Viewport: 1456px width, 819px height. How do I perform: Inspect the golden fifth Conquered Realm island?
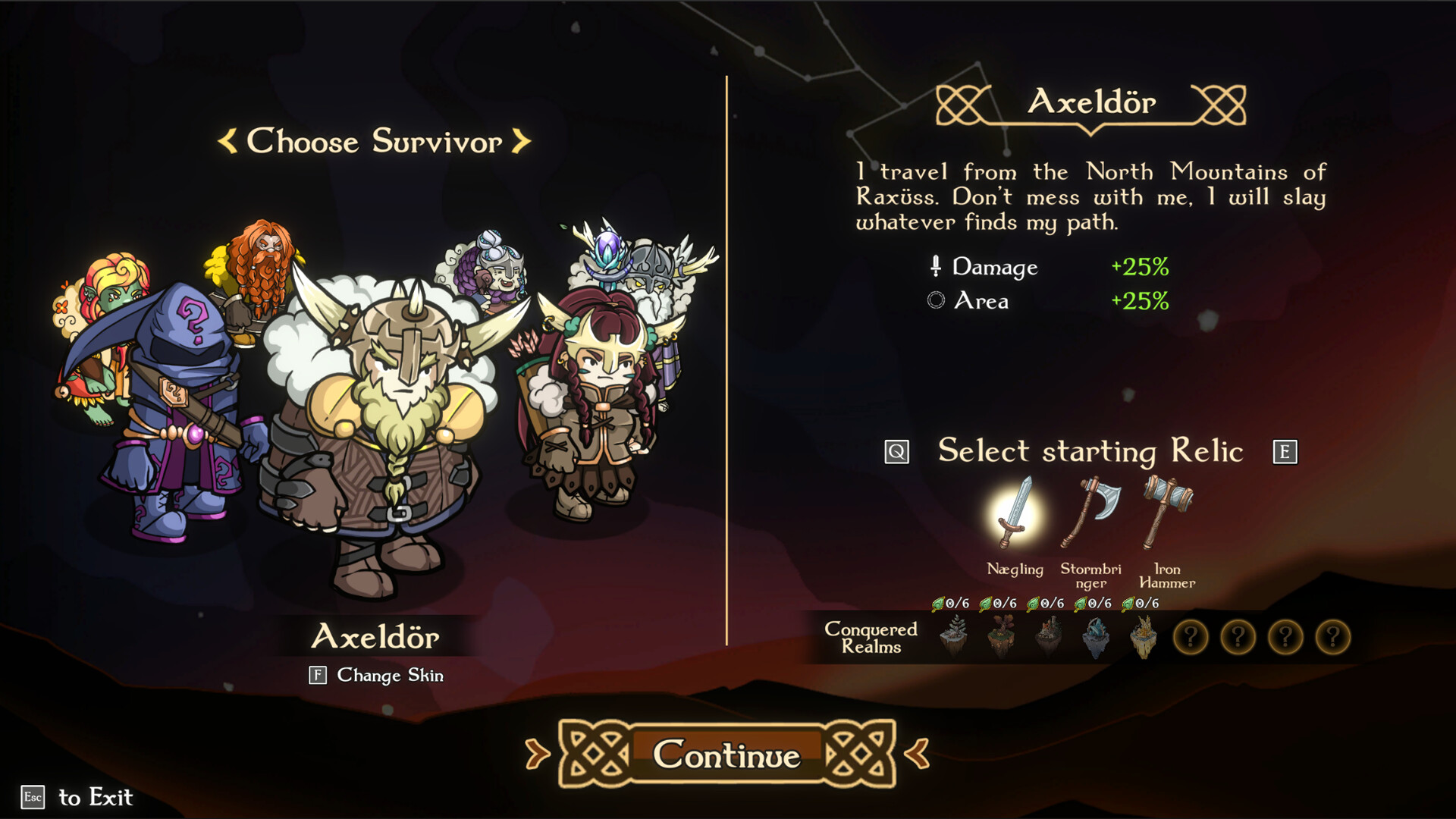point(1144,637)
